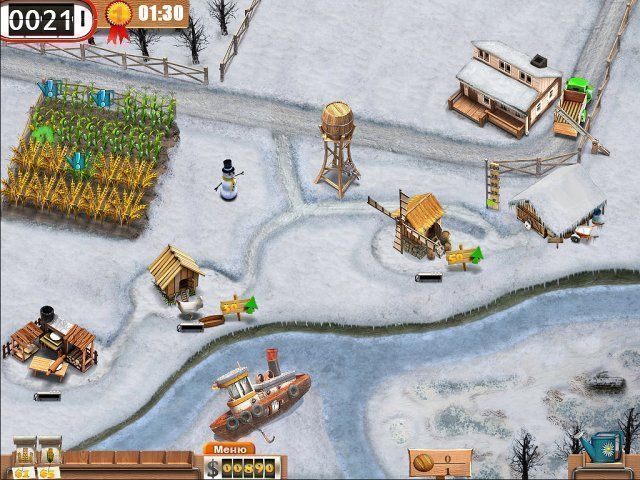Click the upgrade sign beside the chicken coop

pyautogui.click(x=235, y=304)
